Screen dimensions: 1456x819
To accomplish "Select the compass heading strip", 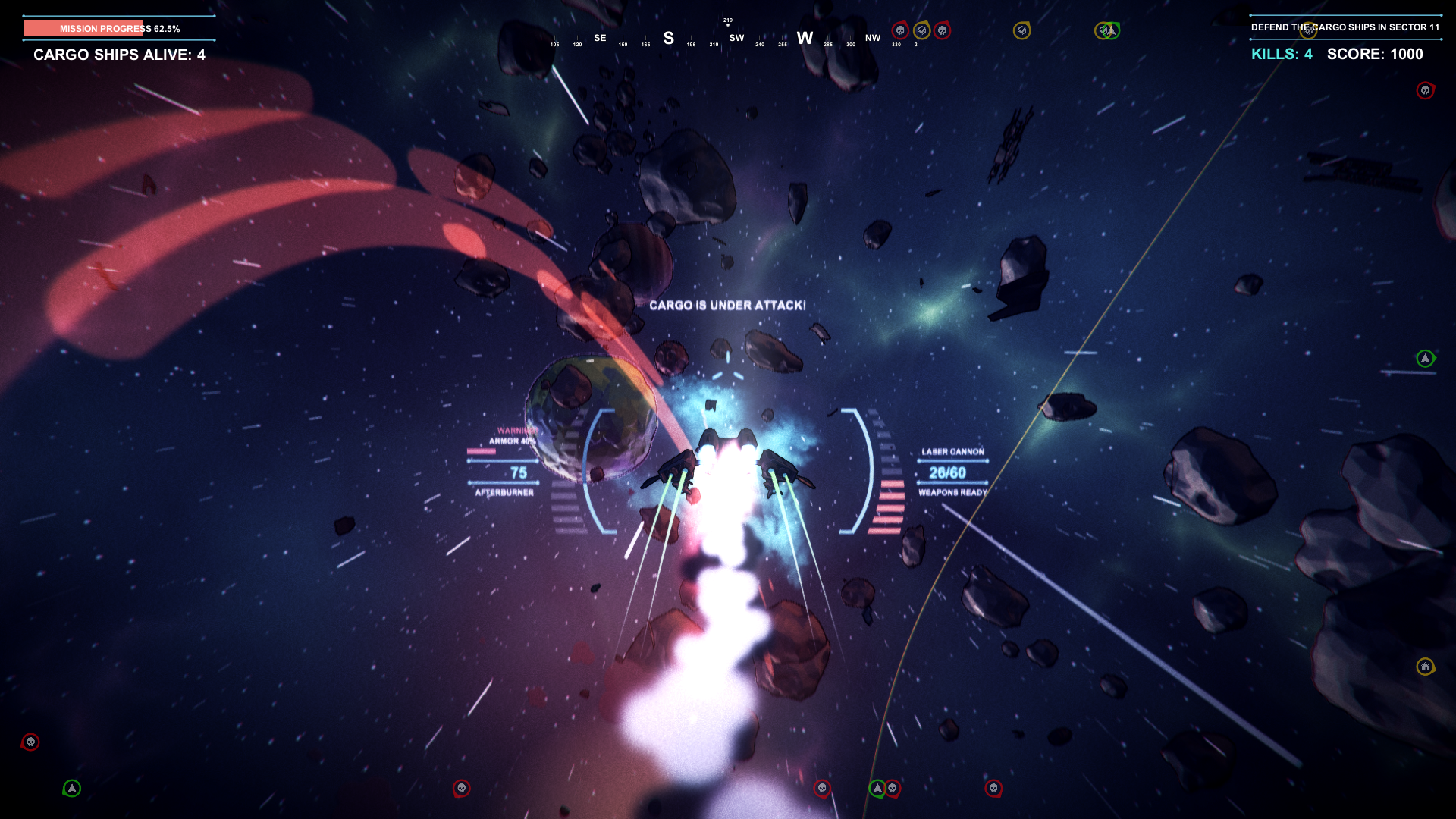I will (x=728, y=38).
